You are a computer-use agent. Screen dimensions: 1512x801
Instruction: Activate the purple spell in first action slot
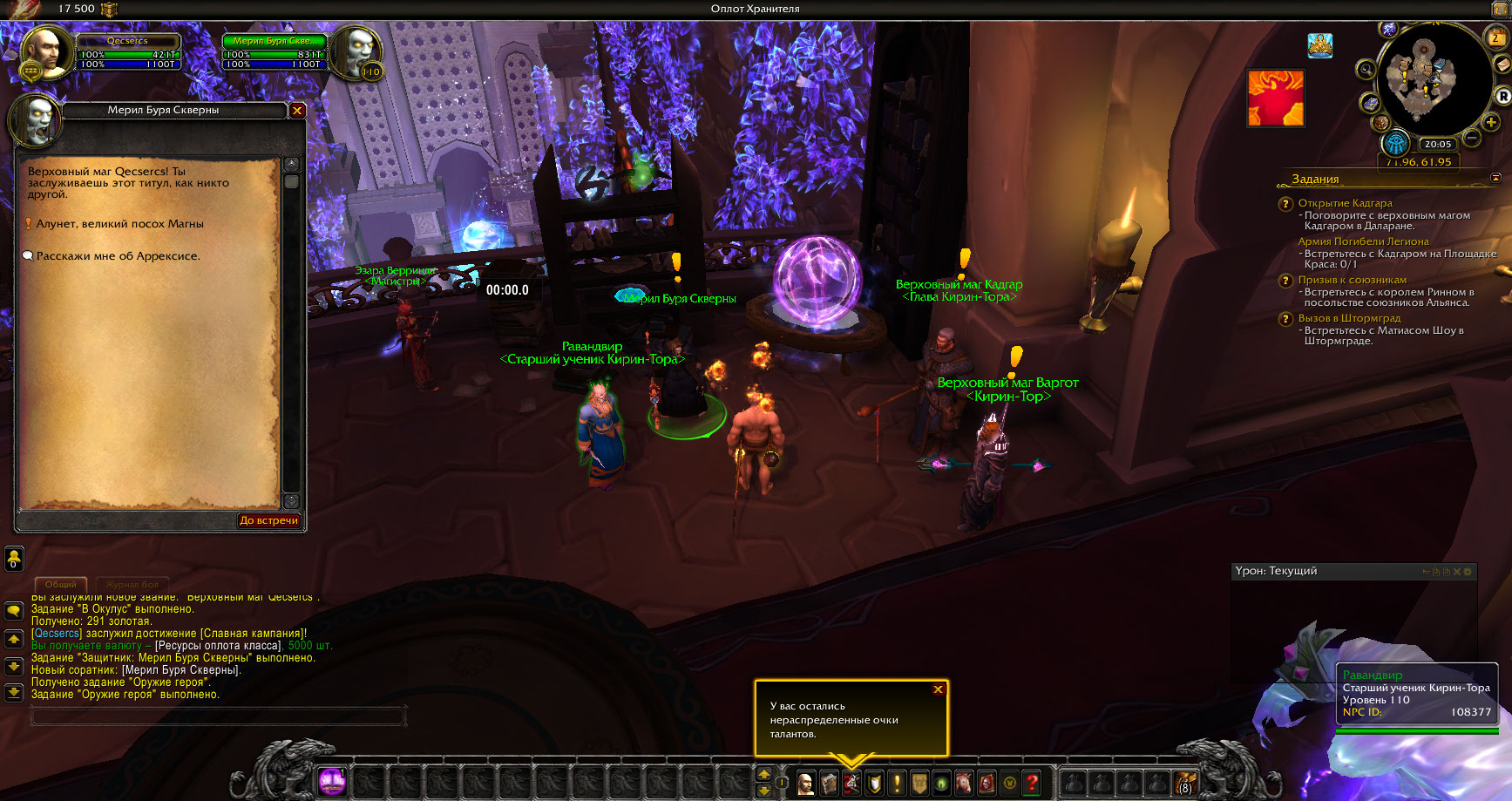331,781
